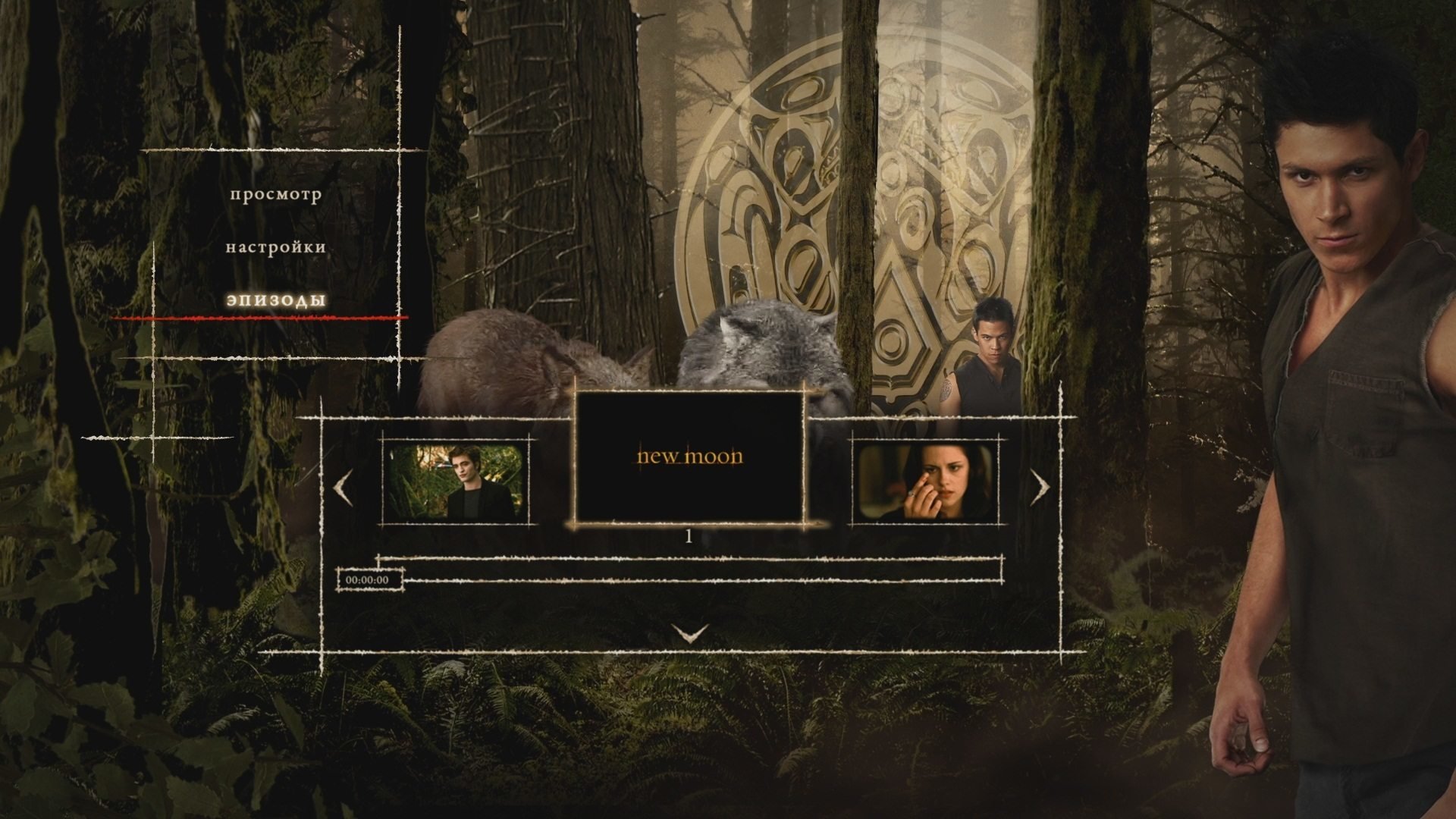Choose the thumbnail of woman with ring
This screenshot has width=1456, height=819.
(x=926, y=482)
